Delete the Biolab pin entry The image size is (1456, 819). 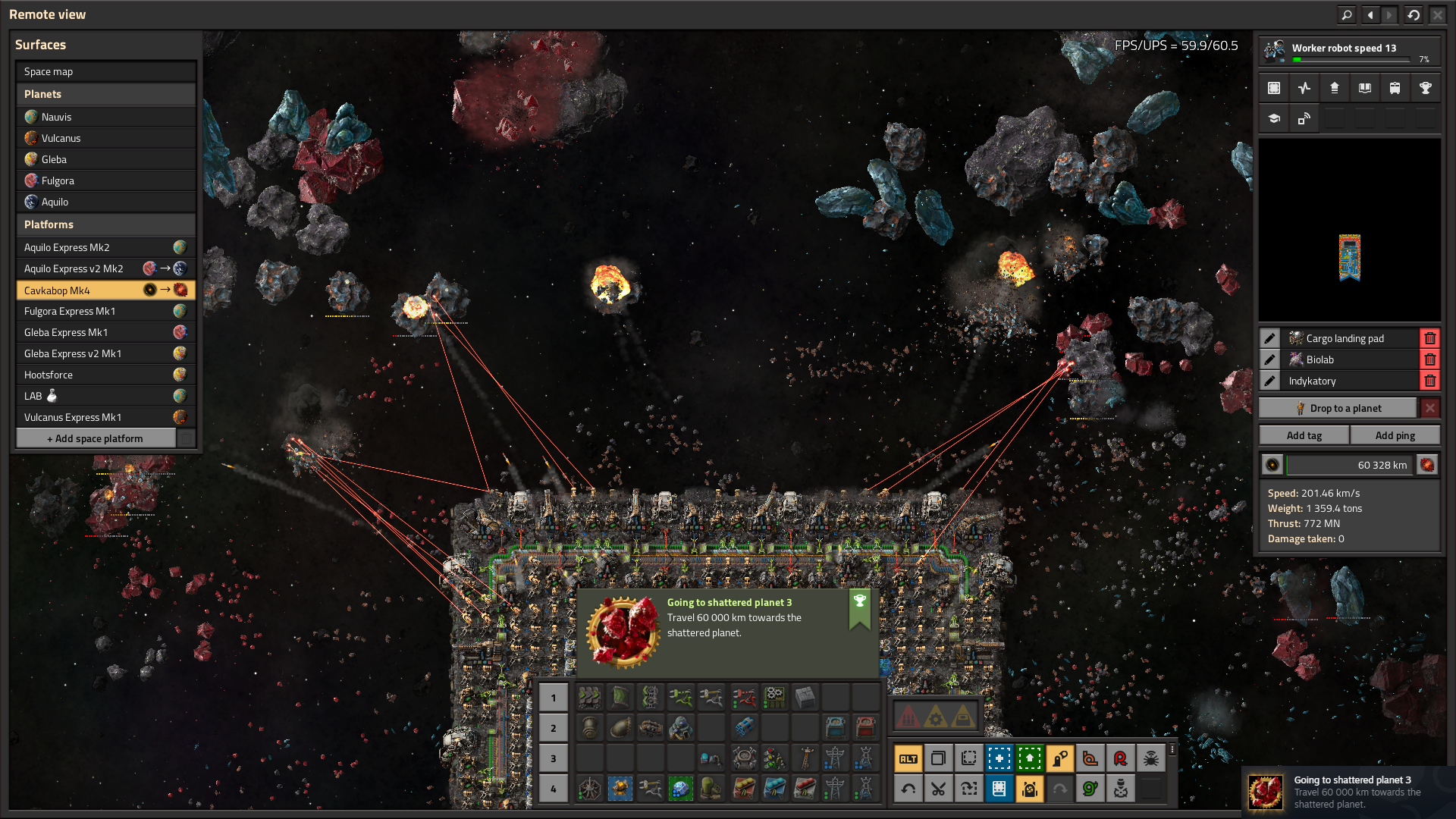[x=1429, y=359]
